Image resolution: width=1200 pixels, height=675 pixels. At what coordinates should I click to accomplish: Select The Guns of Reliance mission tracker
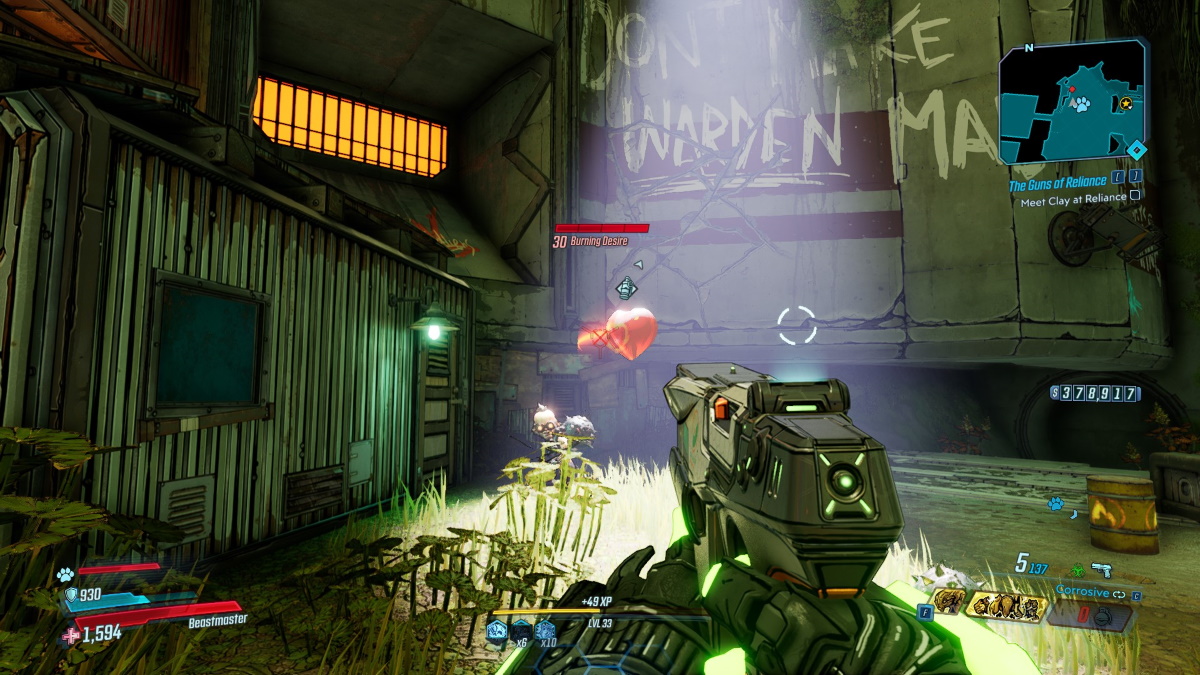(x=1056, y=183)
